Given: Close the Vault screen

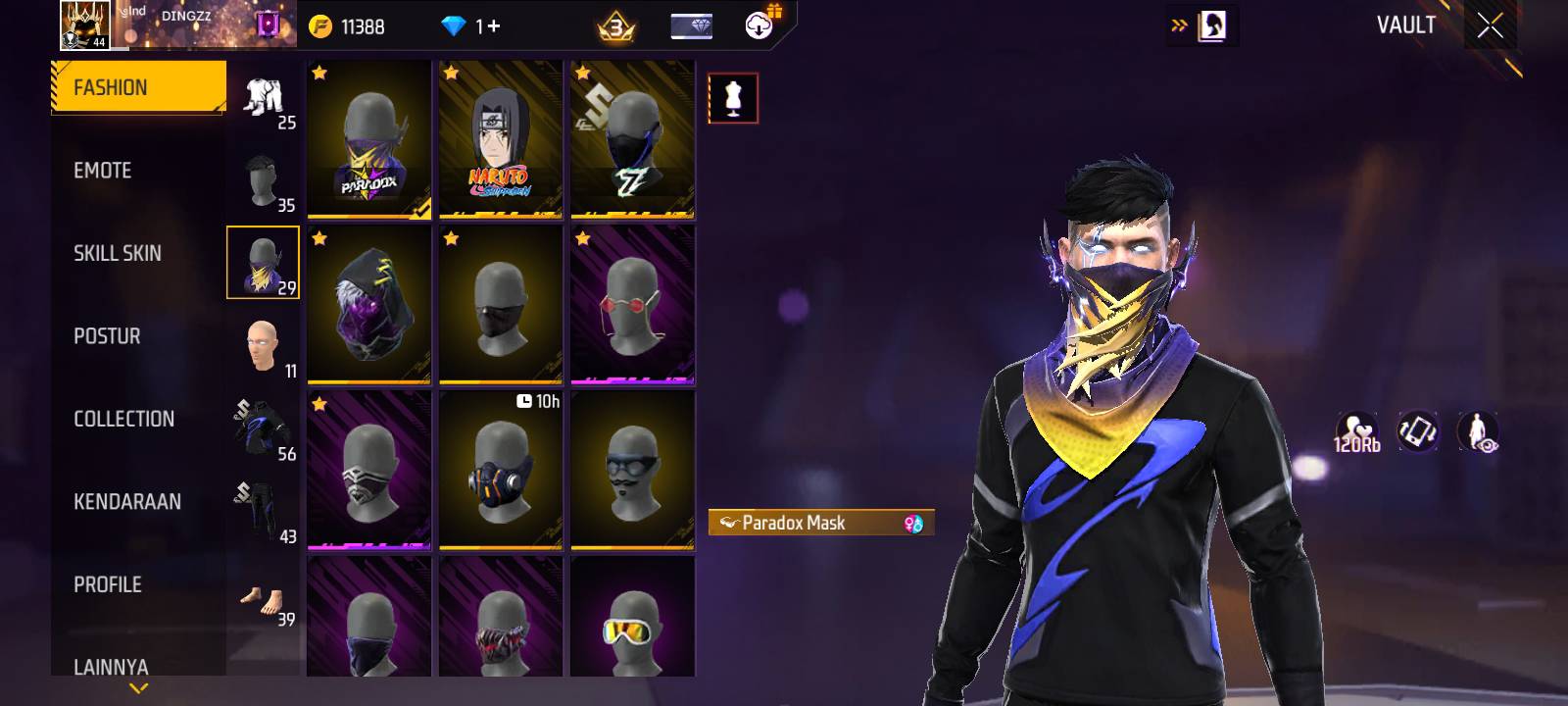Looking at the screenshot, I should point(1490,26).
